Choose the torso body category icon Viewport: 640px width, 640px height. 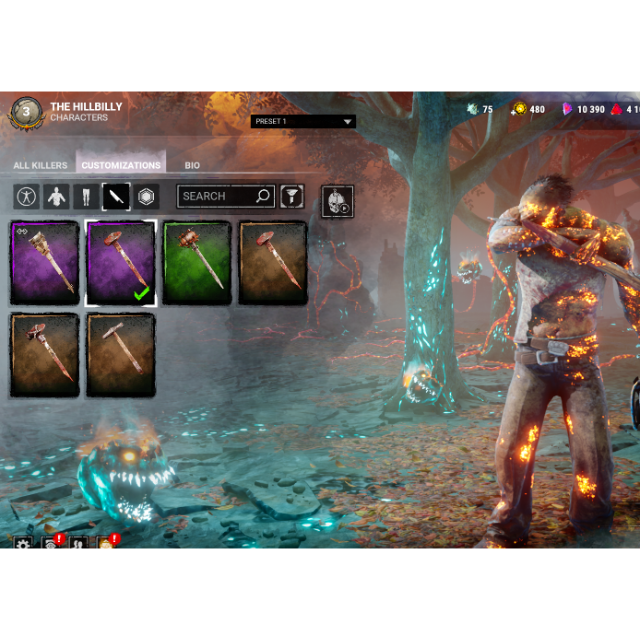(x=56, y=197)
